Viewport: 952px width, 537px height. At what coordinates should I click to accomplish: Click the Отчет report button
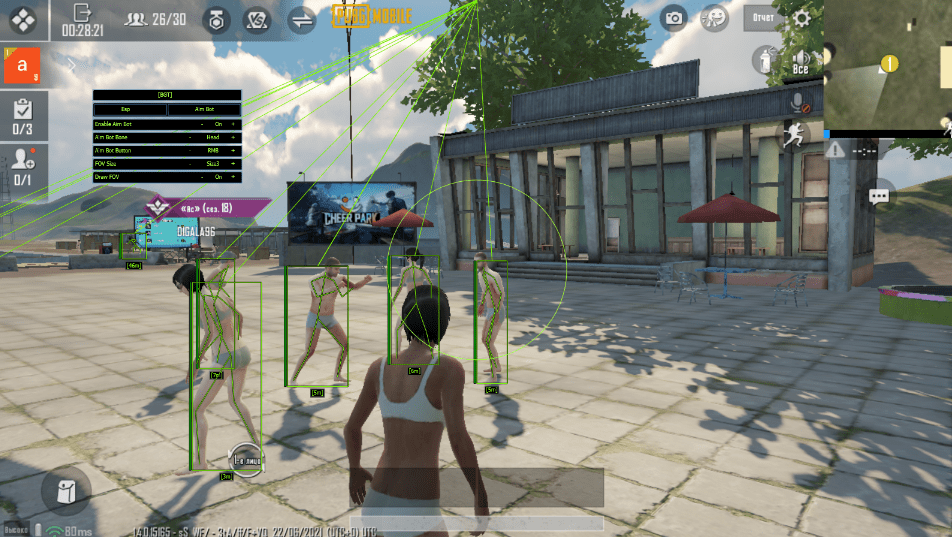764,18
